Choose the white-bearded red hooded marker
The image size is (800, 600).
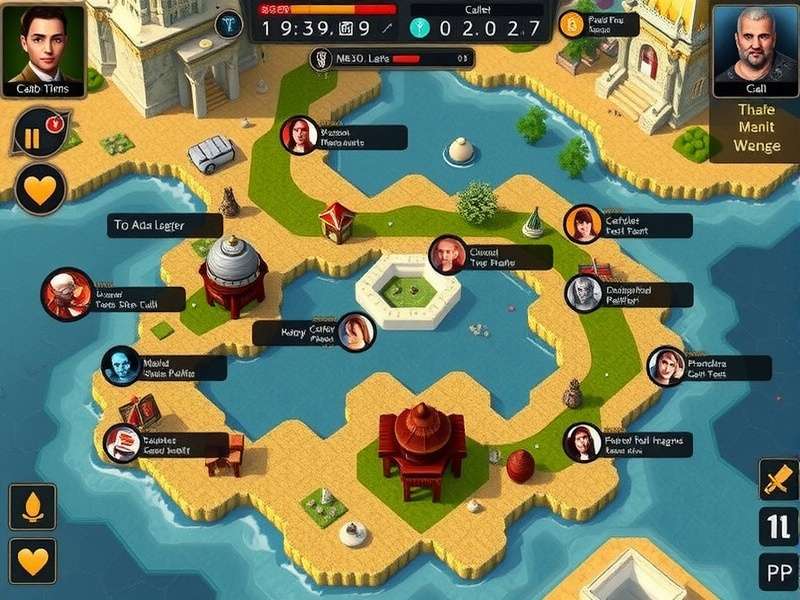(x=66, y=295)
